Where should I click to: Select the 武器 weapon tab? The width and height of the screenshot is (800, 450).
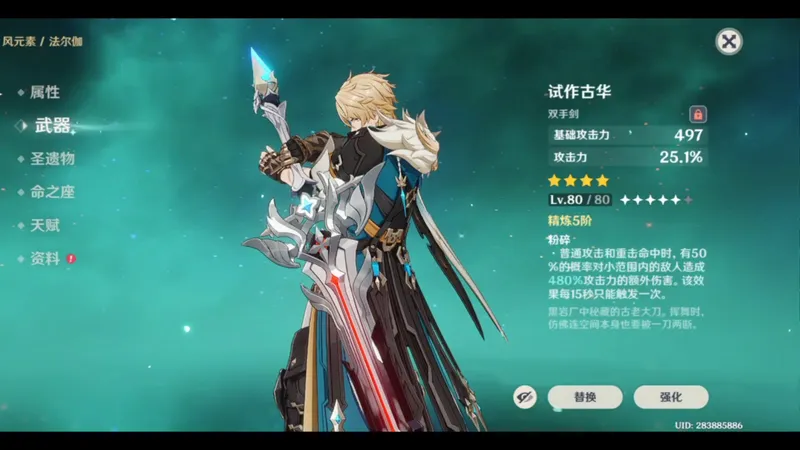click(52, 125)
